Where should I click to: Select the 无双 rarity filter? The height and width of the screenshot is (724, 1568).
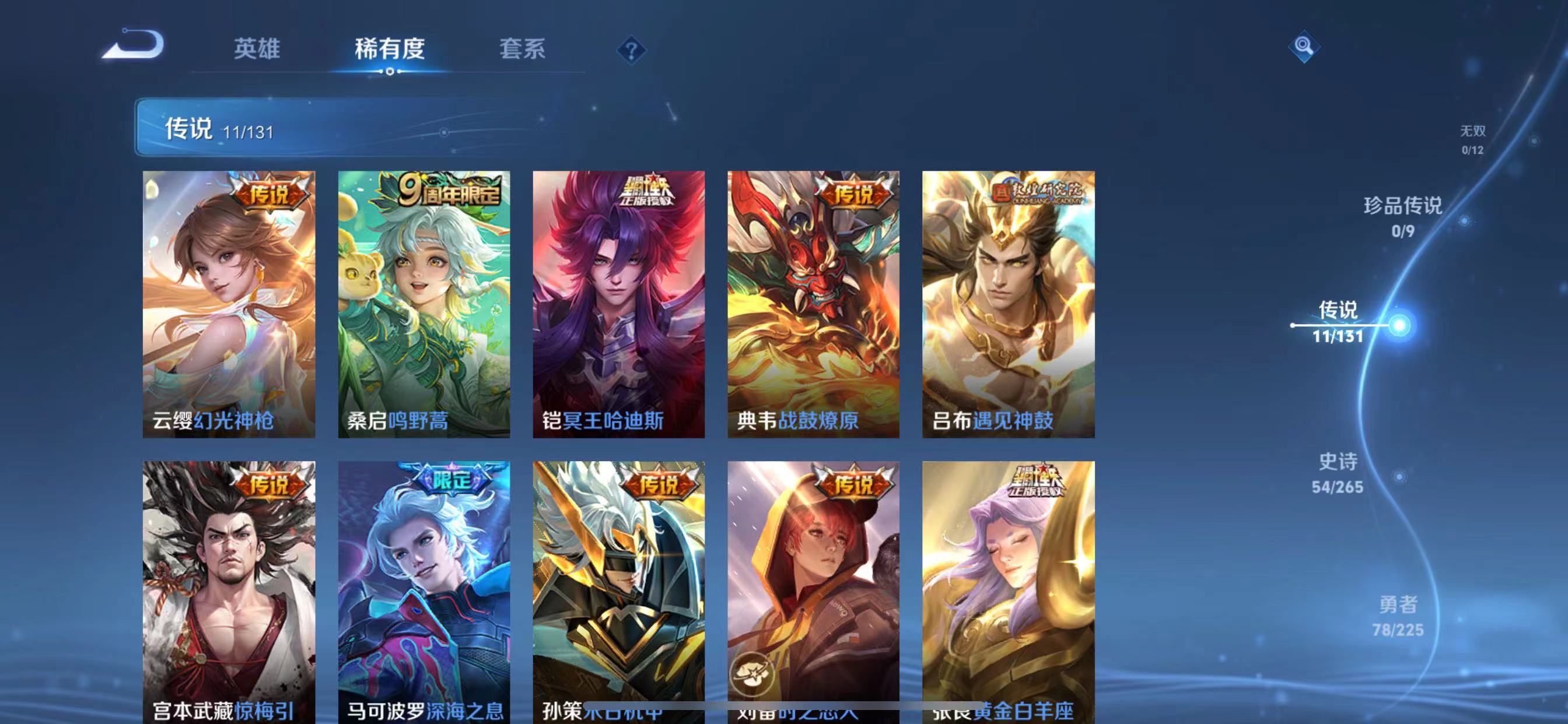click(1472, 137)
